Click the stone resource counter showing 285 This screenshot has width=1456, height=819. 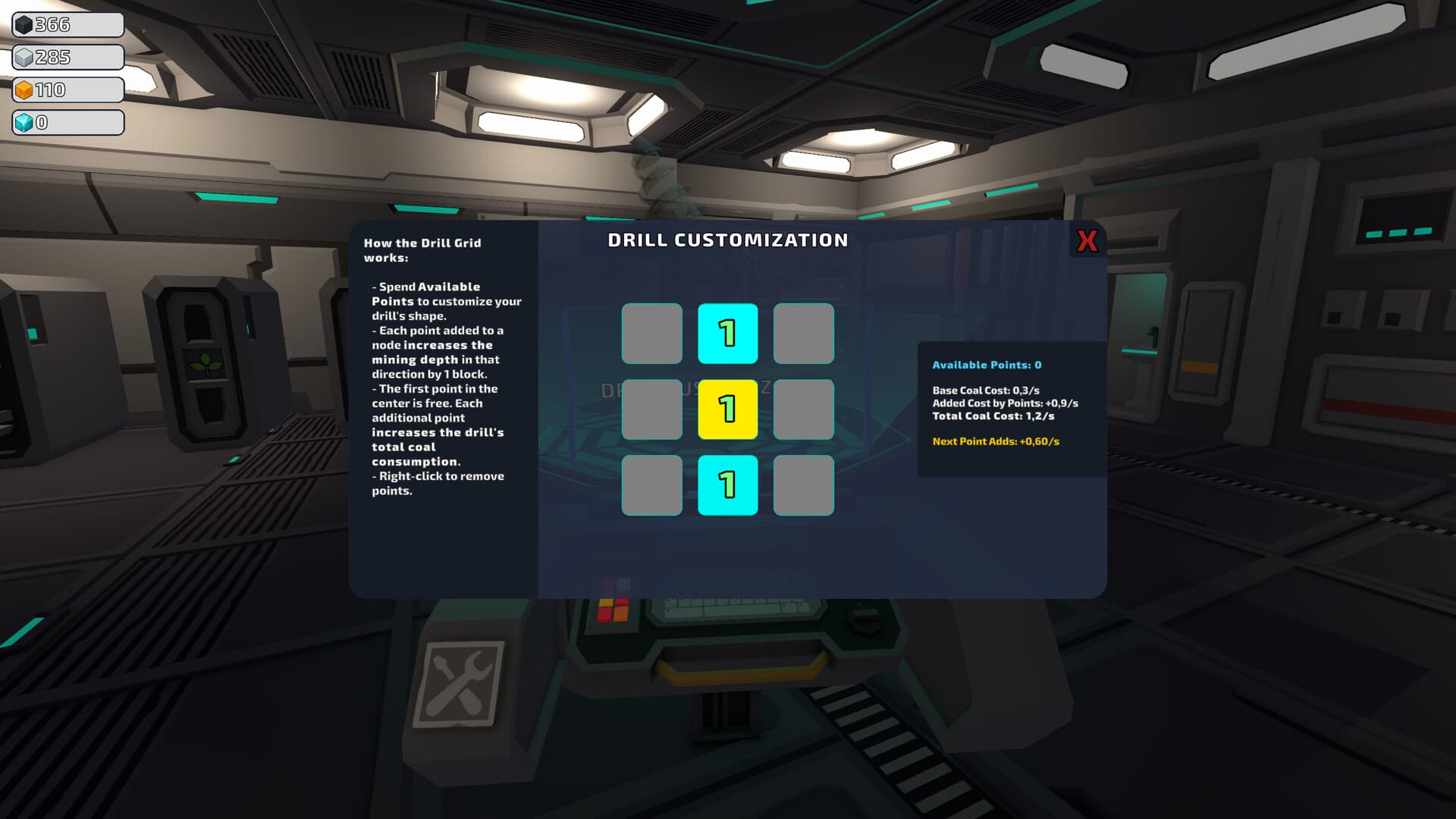click(67, 57)
